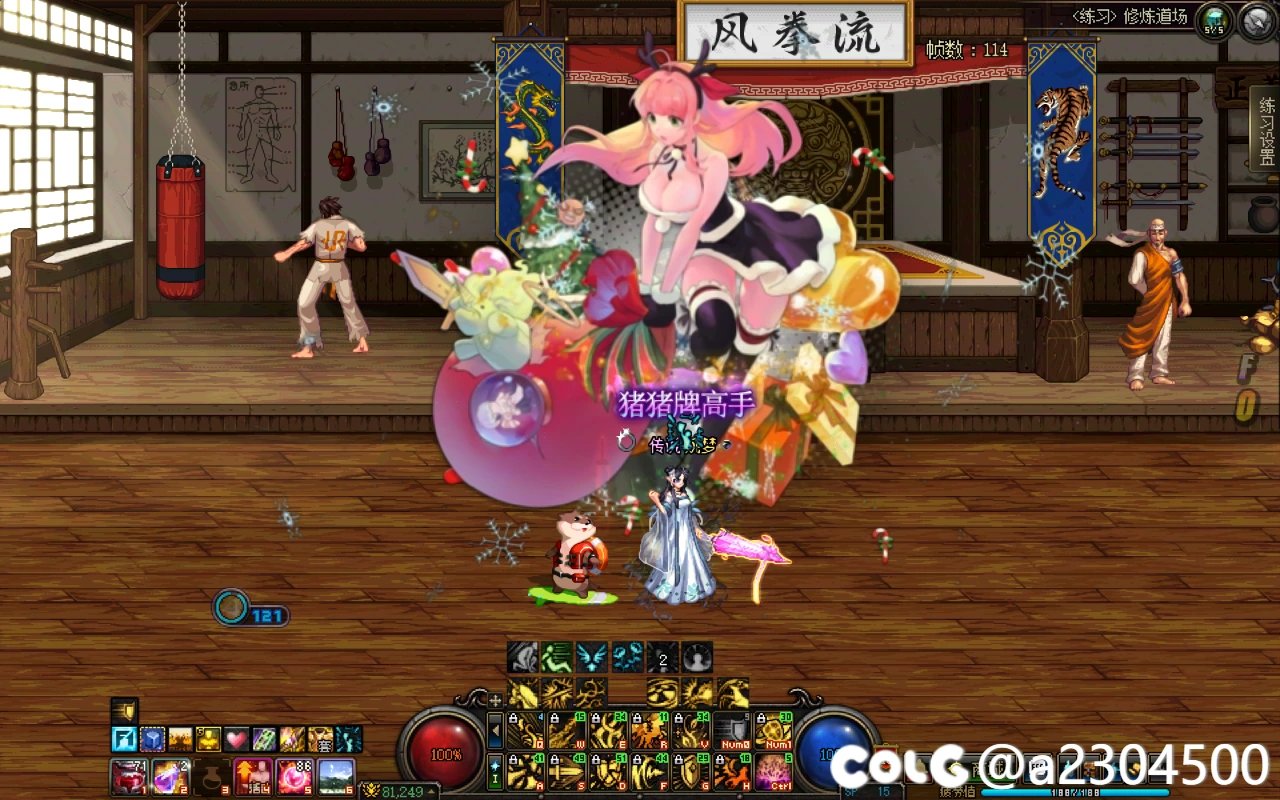Collapse the skill bar with the blue arrow
Viewport: 1280px width, 800px height.
(x=495, y=730)
